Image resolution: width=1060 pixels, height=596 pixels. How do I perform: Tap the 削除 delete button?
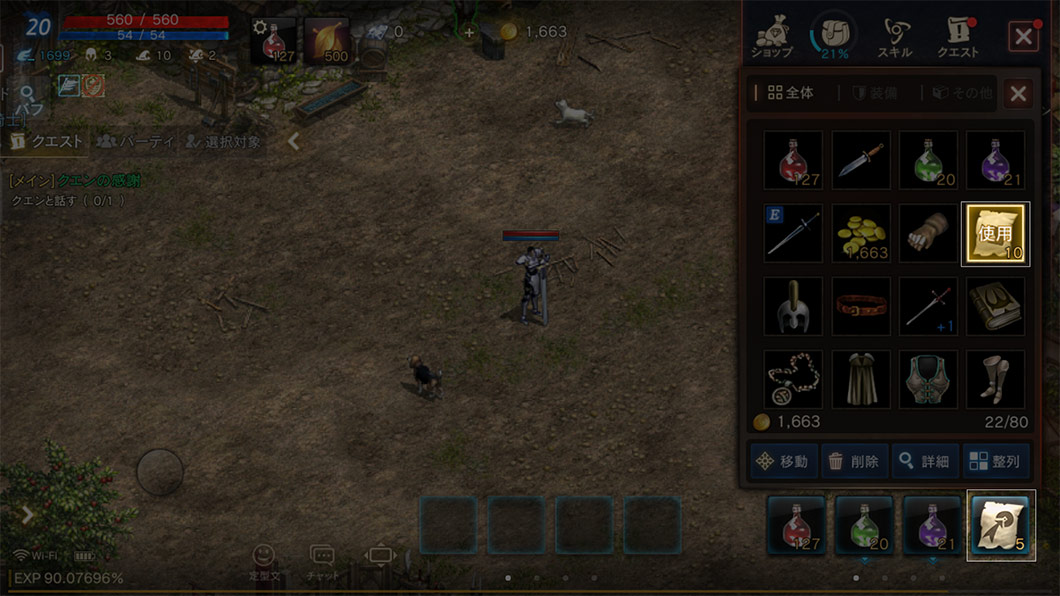tap(854, 462)
